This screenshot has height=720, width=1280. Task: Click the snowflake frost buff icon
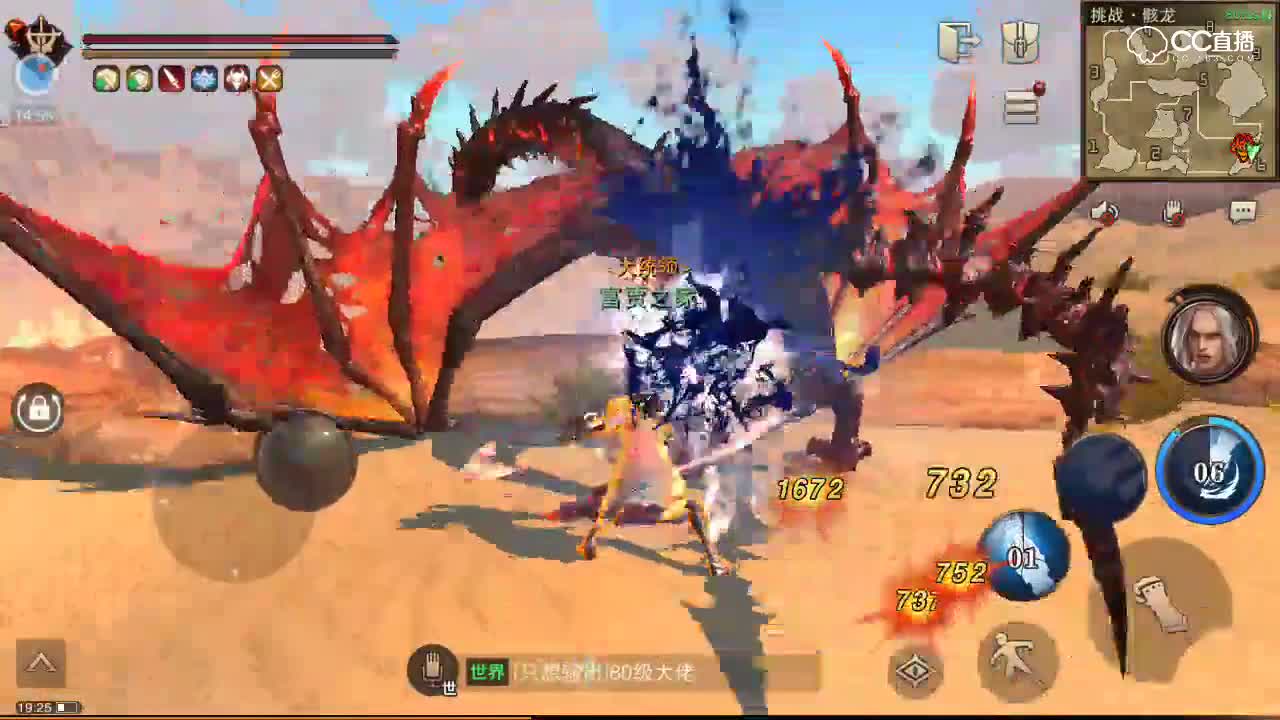[201, 80]
